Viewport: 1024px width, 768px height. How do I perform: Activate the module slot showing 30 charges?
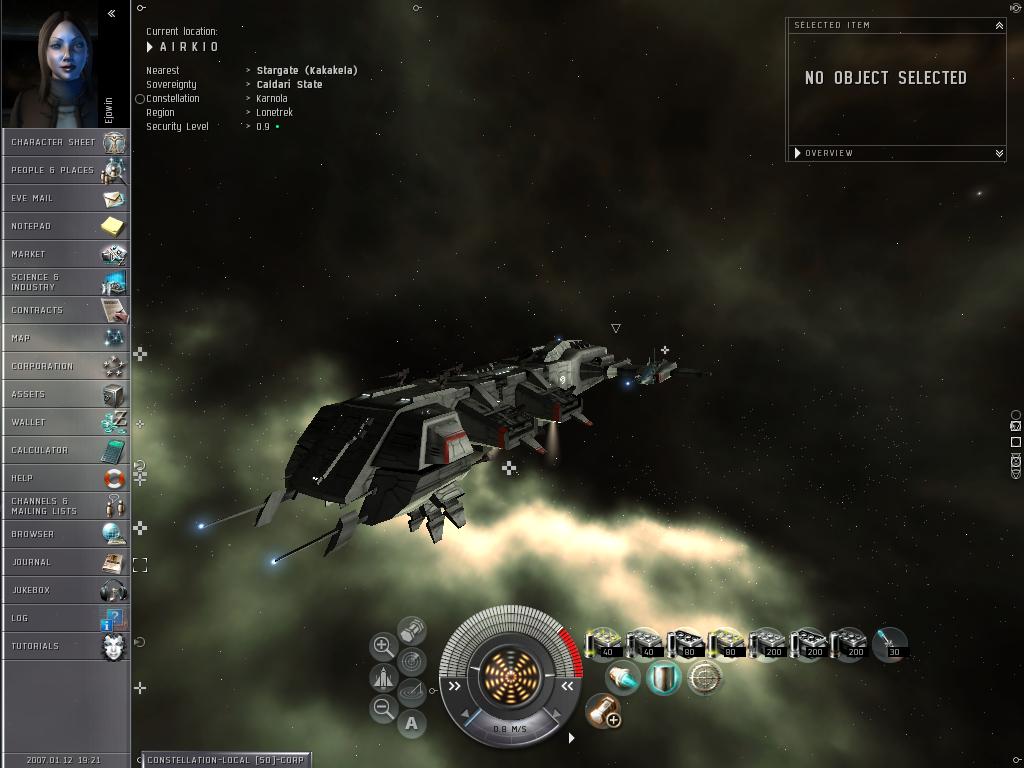coord(889,644)
